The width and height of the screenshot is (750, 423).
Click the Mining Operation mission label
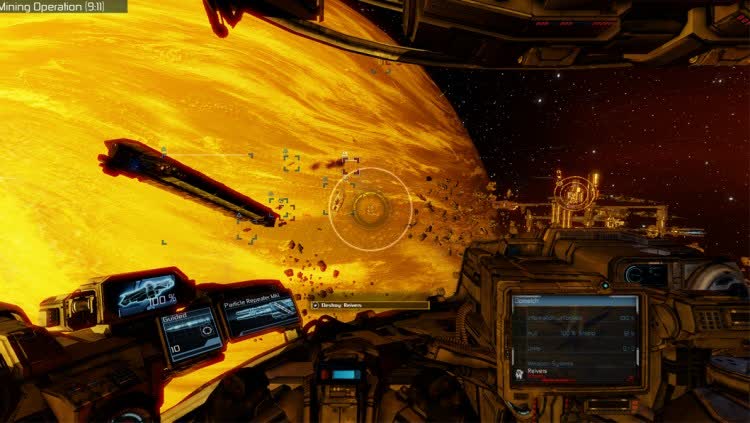(60, 6)
